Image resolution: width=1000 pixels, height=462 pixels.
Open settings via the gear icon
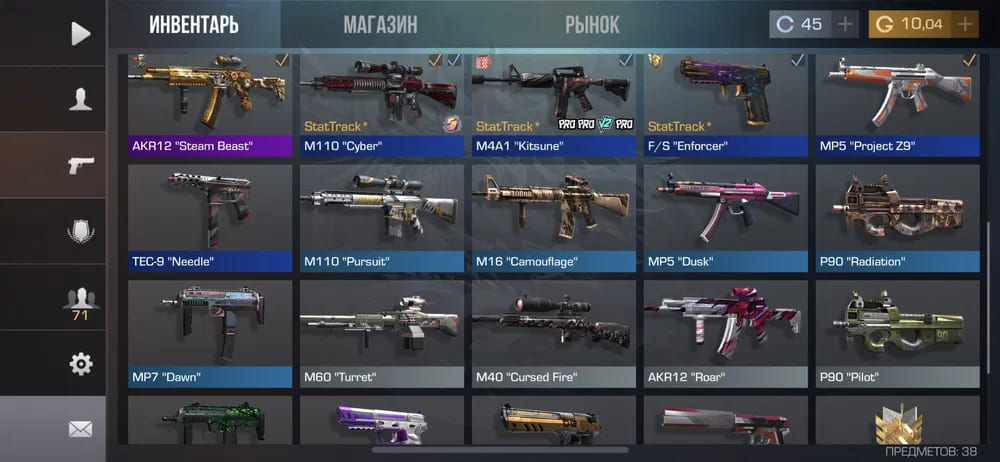click(80, 364)
